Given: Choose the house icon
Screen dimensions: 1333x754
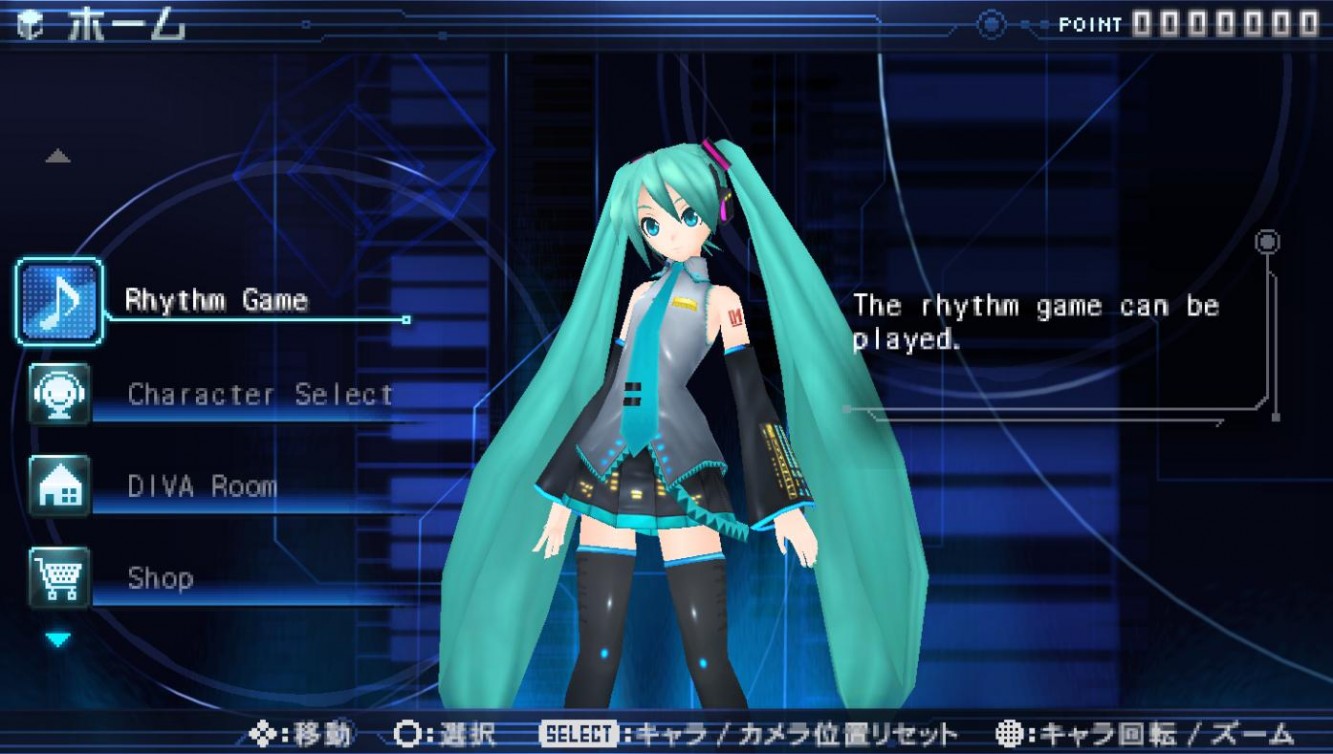Looking at the screenshot, I should pyautogui.click(x=59, y=486).
